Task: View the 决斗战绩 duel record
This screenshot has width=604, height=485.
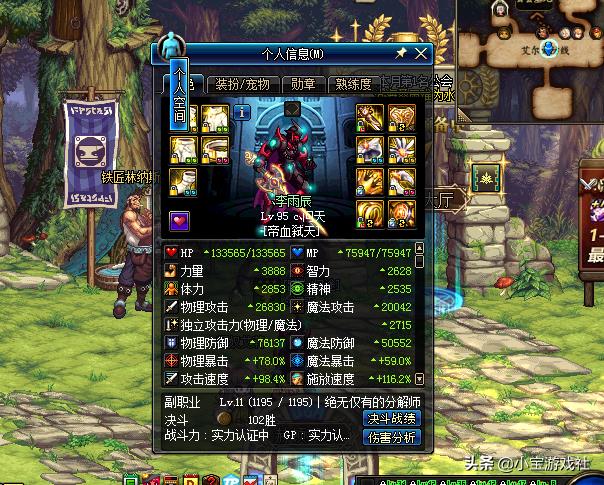Action: point(391,418)
